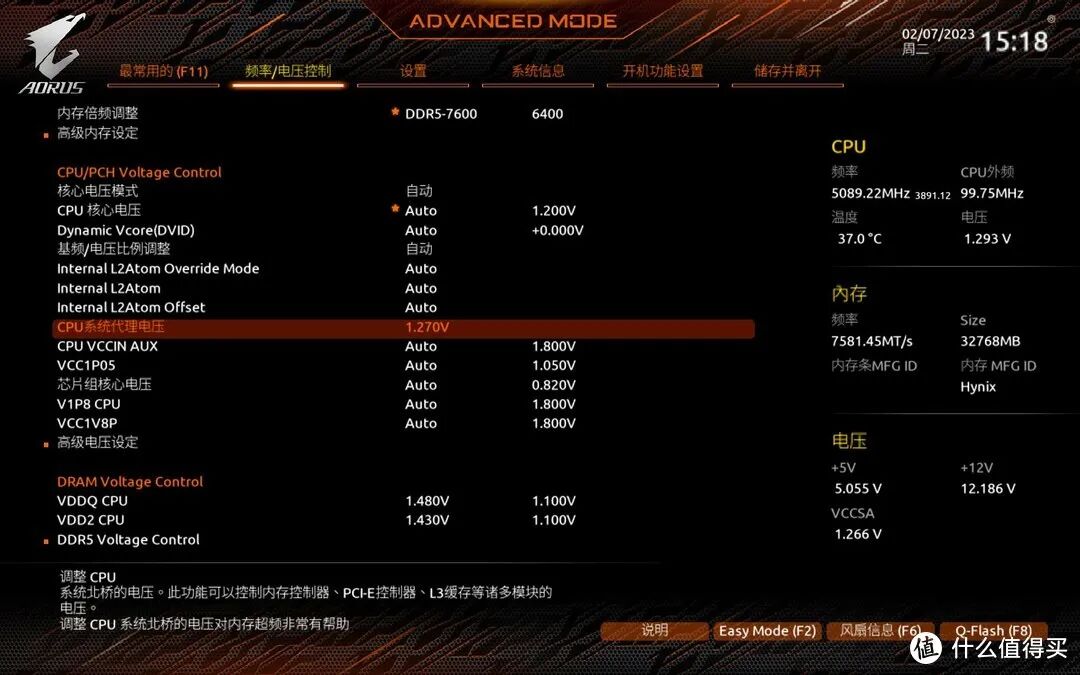Open the 开机功能设置 tab
Image resolution: width=1080 pixels, height=675 pixels.
pos(663,71)
